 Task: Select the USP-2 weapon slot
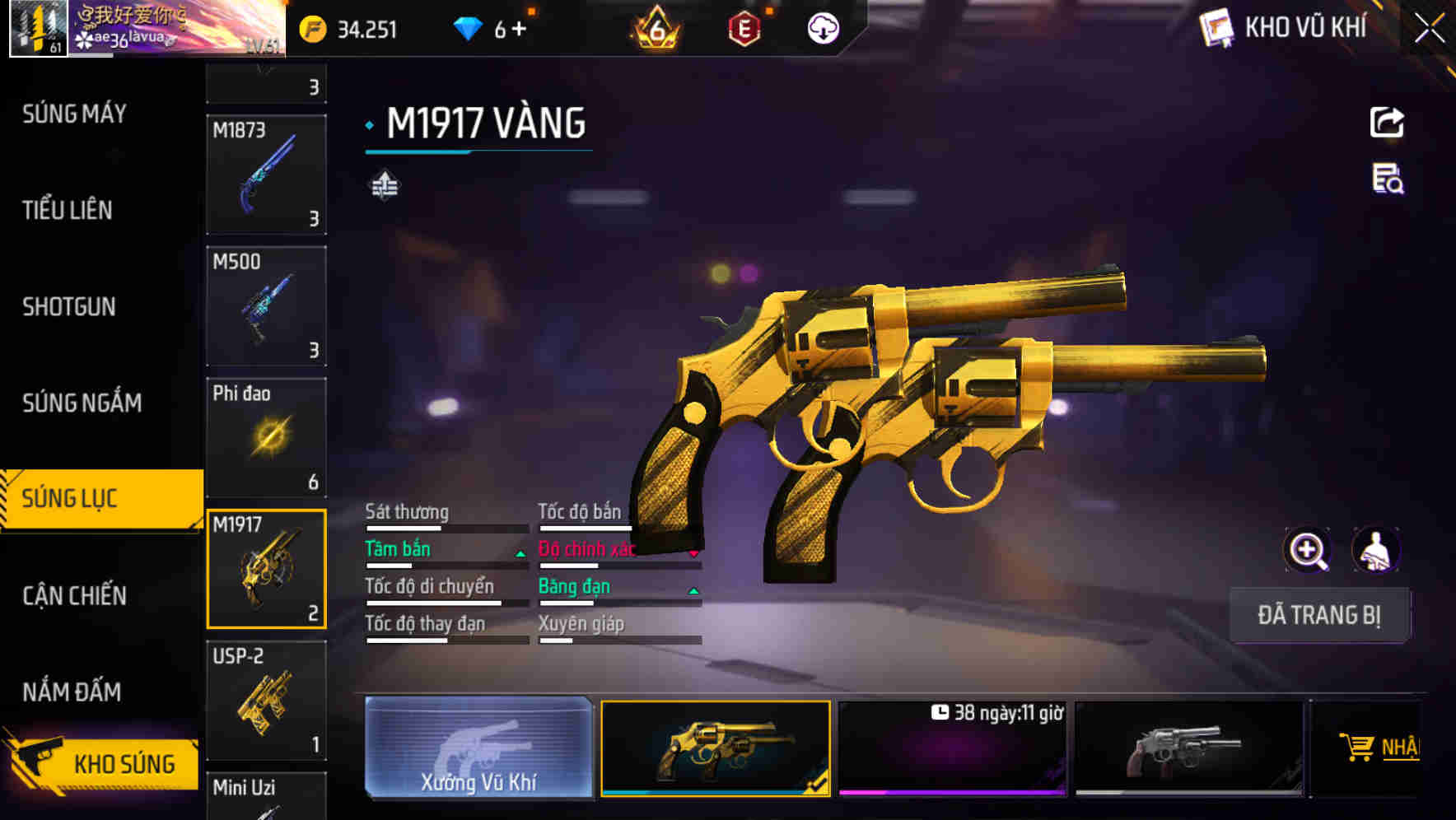click(x=266, y=701)
